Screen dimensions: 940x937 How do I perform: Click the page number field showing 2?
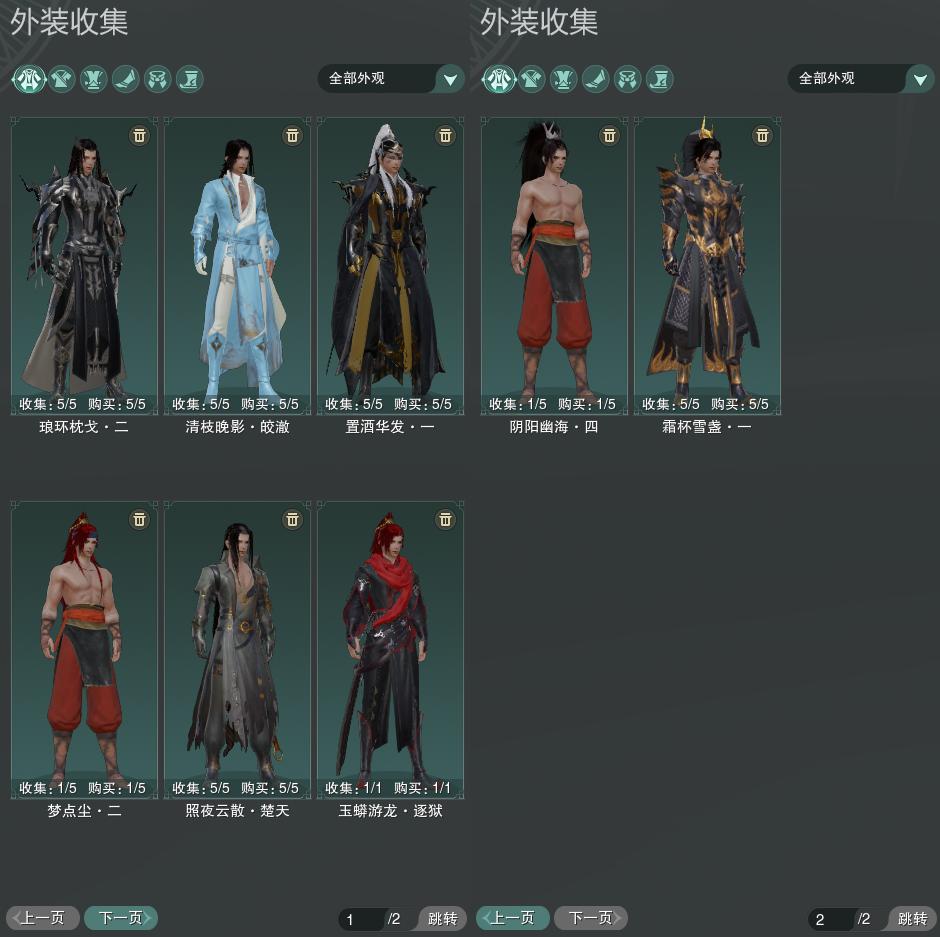tap(830, 919)
